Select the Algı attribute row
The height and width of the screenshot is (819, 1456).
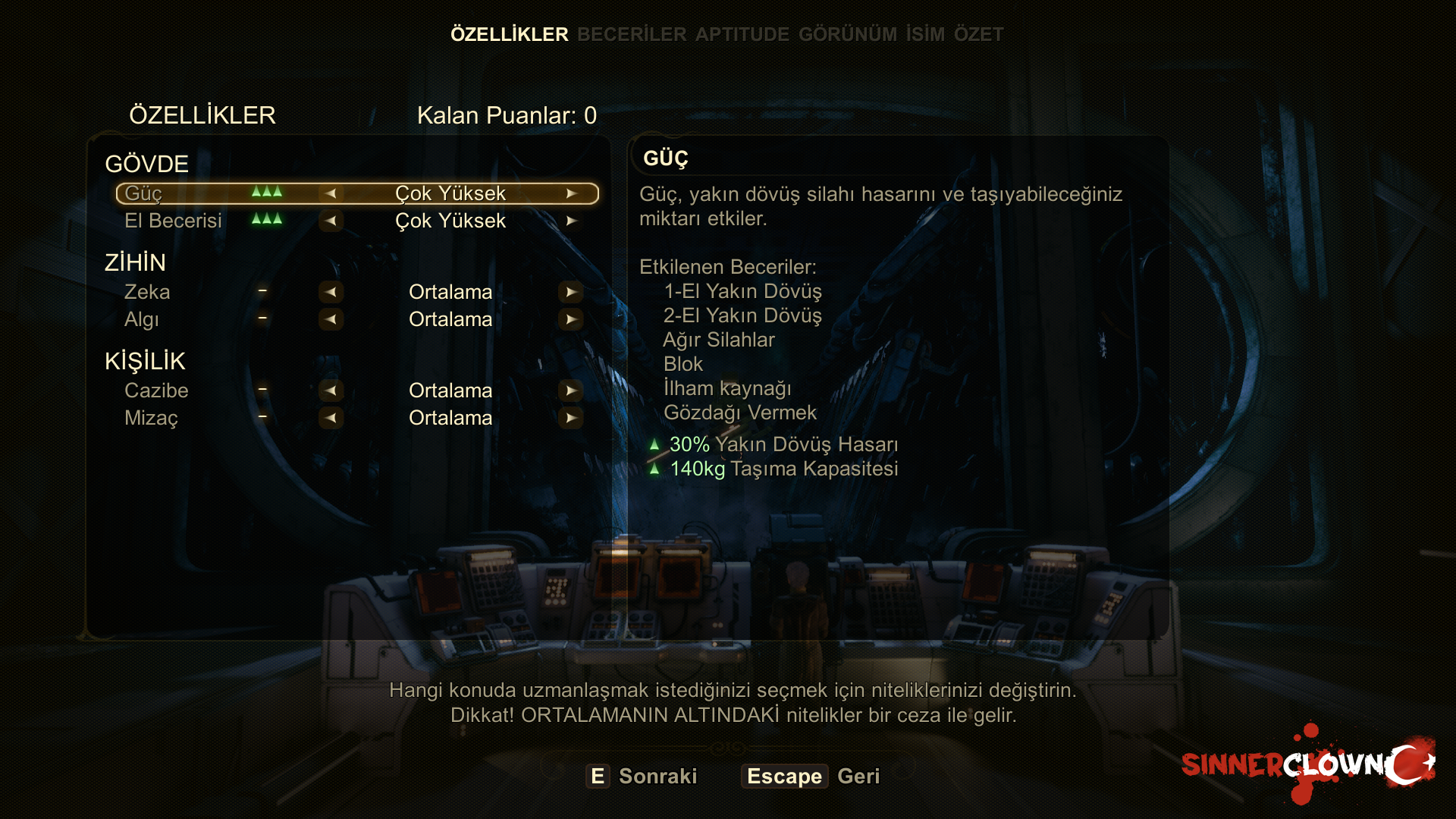point(142,319)
